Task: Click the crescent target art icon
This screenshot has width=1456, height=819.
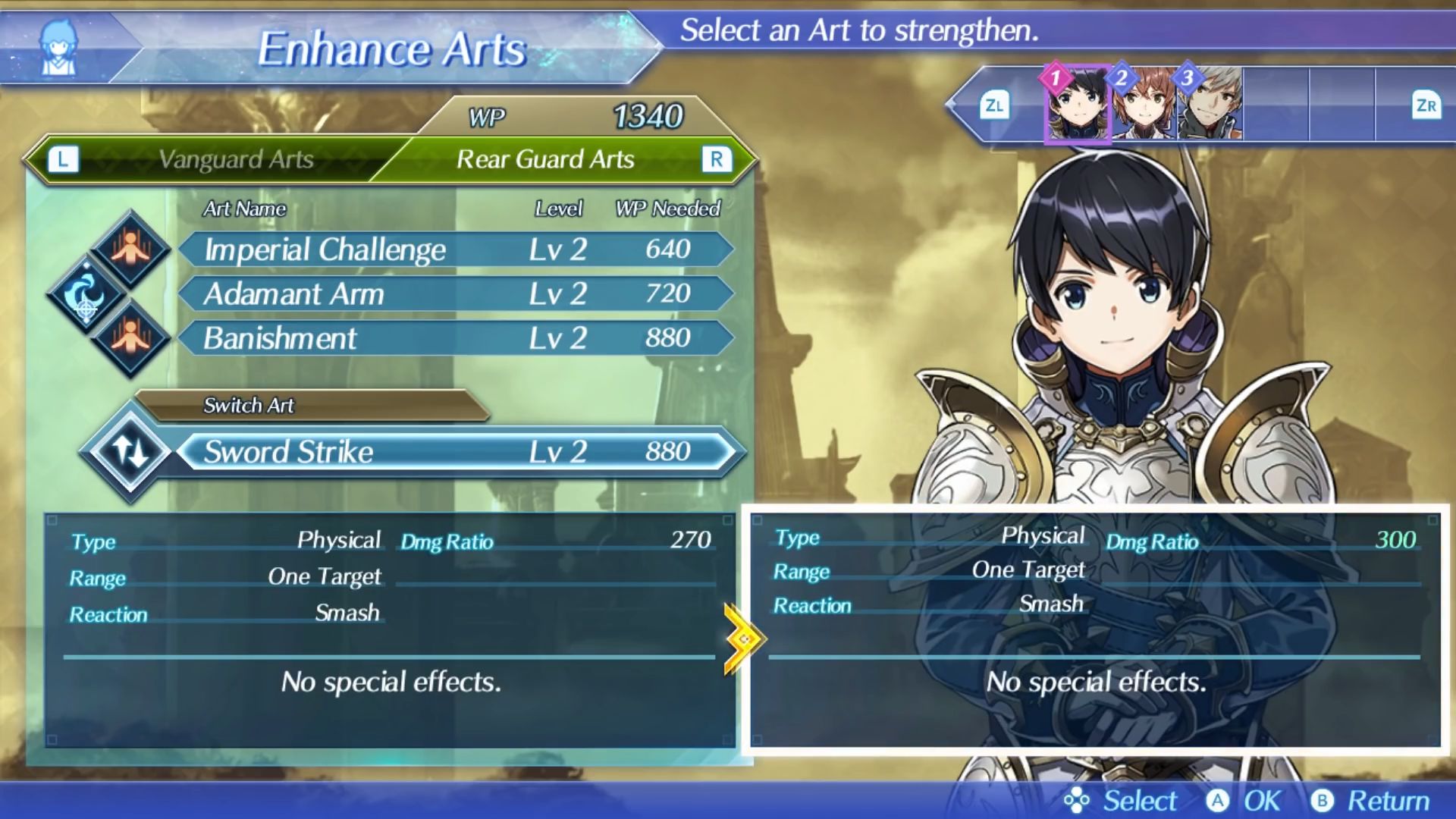Action: click(86, 294)
